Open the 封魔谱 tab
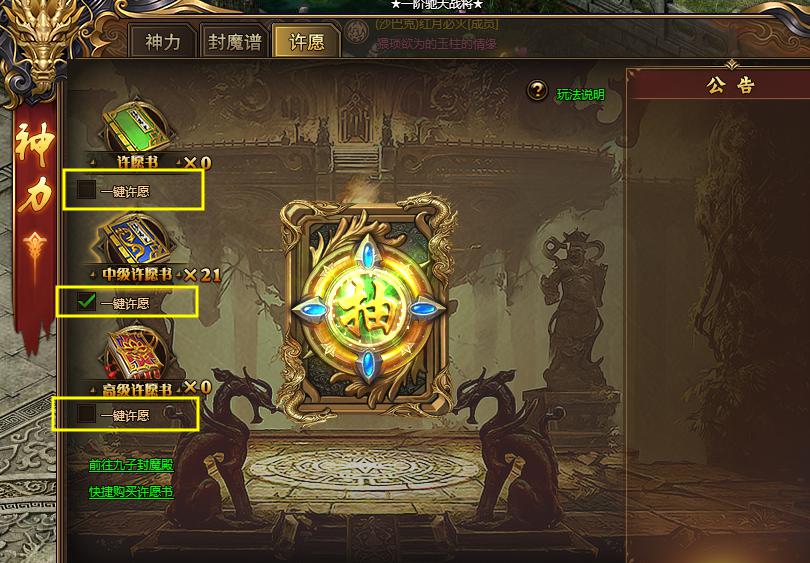Viewport: 810px width, 563px height. tap(234, 44)
